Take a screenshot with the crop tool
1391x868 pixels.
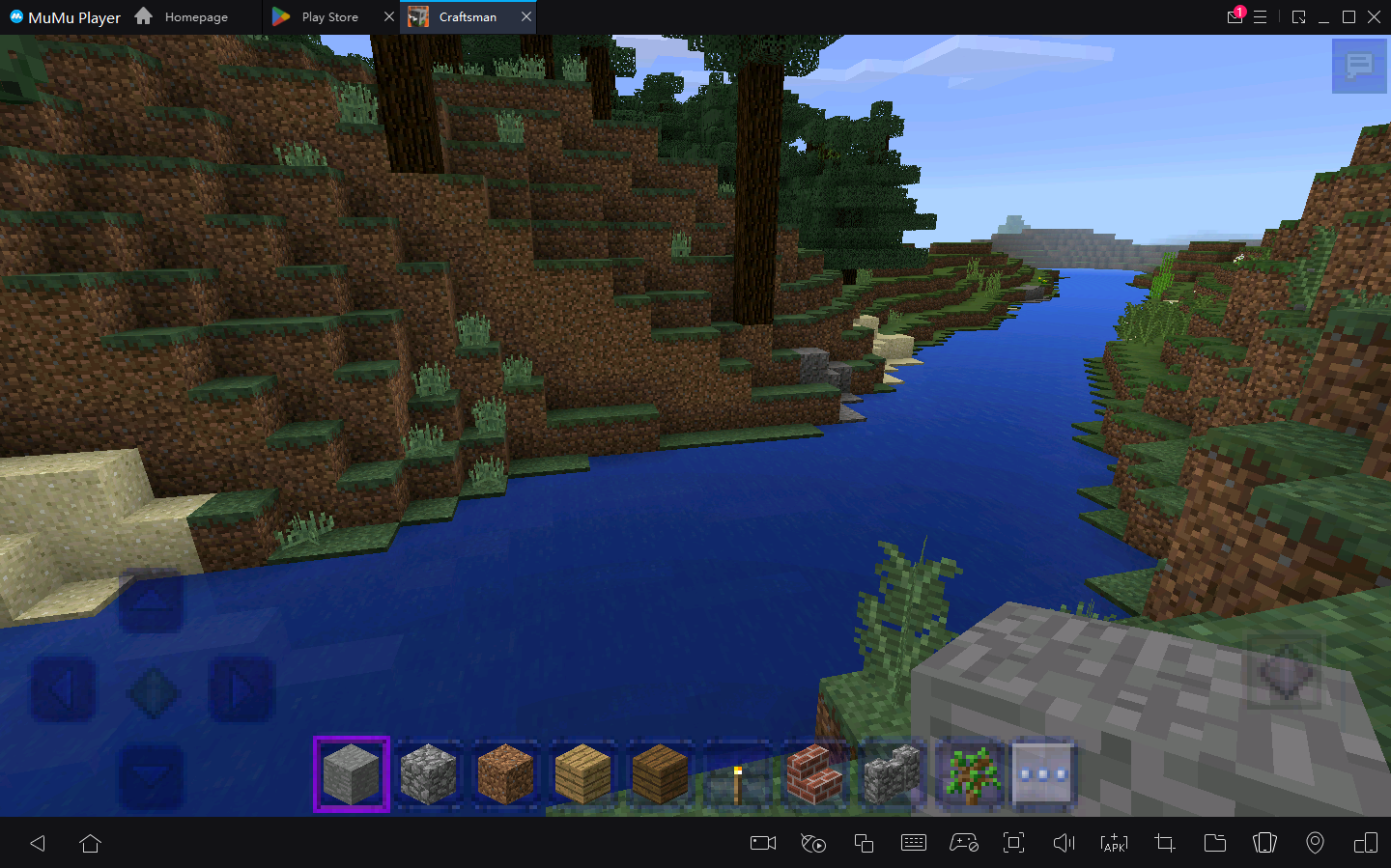1164,843
